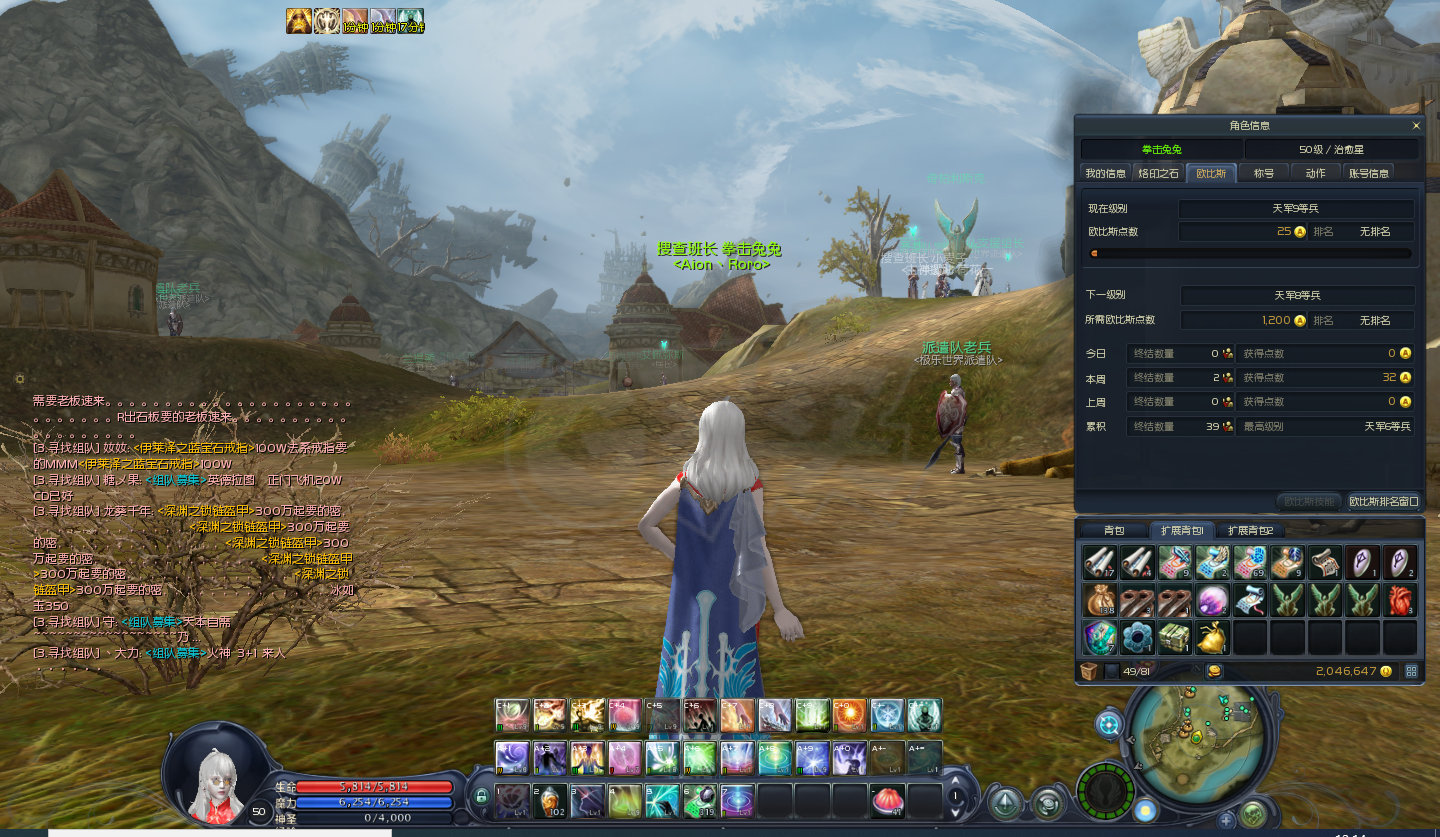The height and width of the screenshot is (837, 1440).
Task: Switch to the 动作 actions tab
Action: 1316,173
